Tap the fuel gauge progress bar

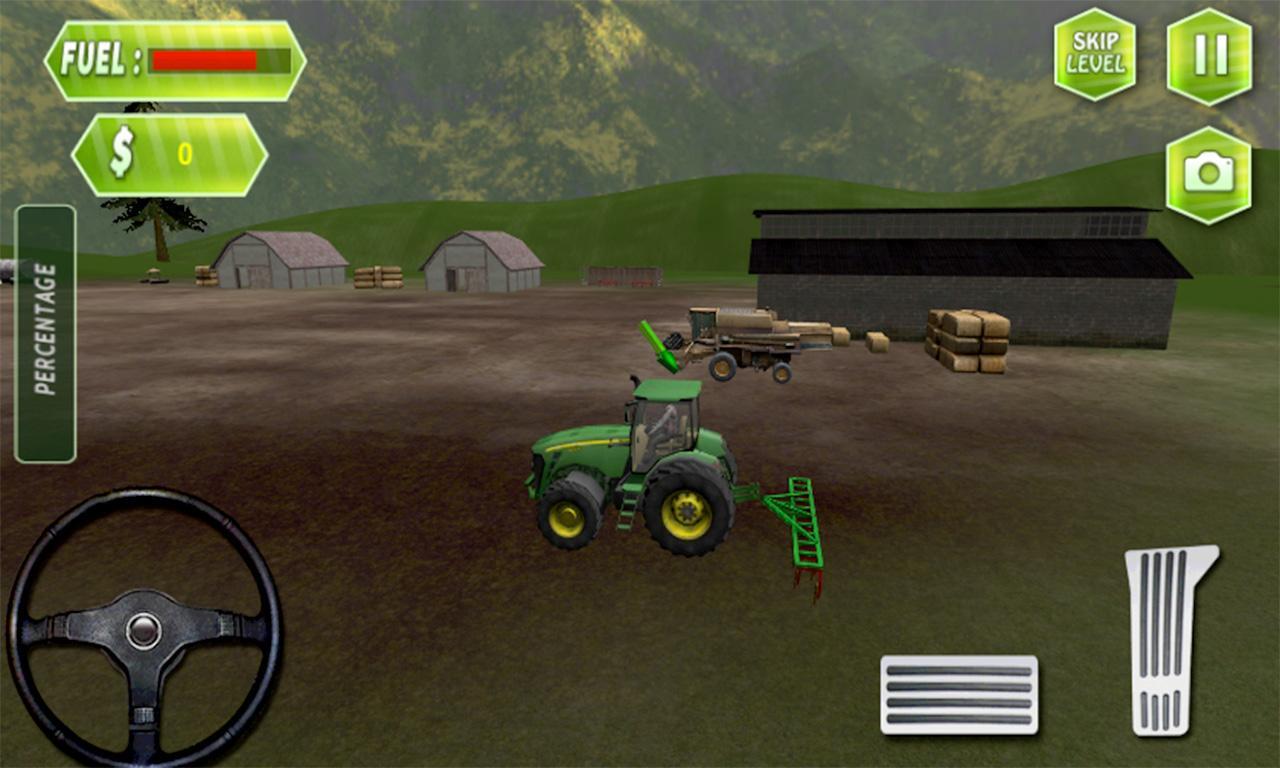[220, 58]
